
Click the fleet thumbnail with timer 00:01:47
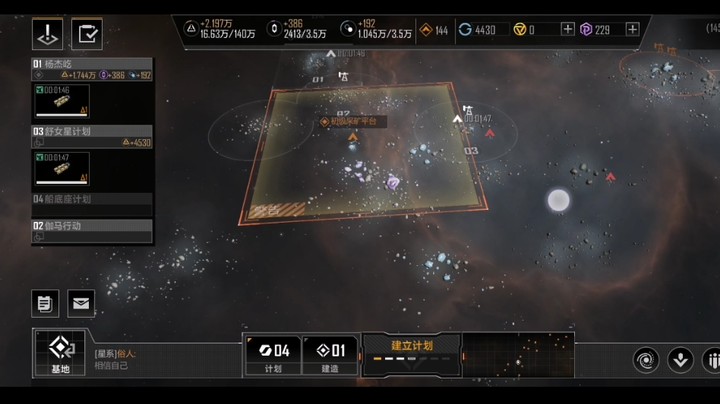[61, 168]
